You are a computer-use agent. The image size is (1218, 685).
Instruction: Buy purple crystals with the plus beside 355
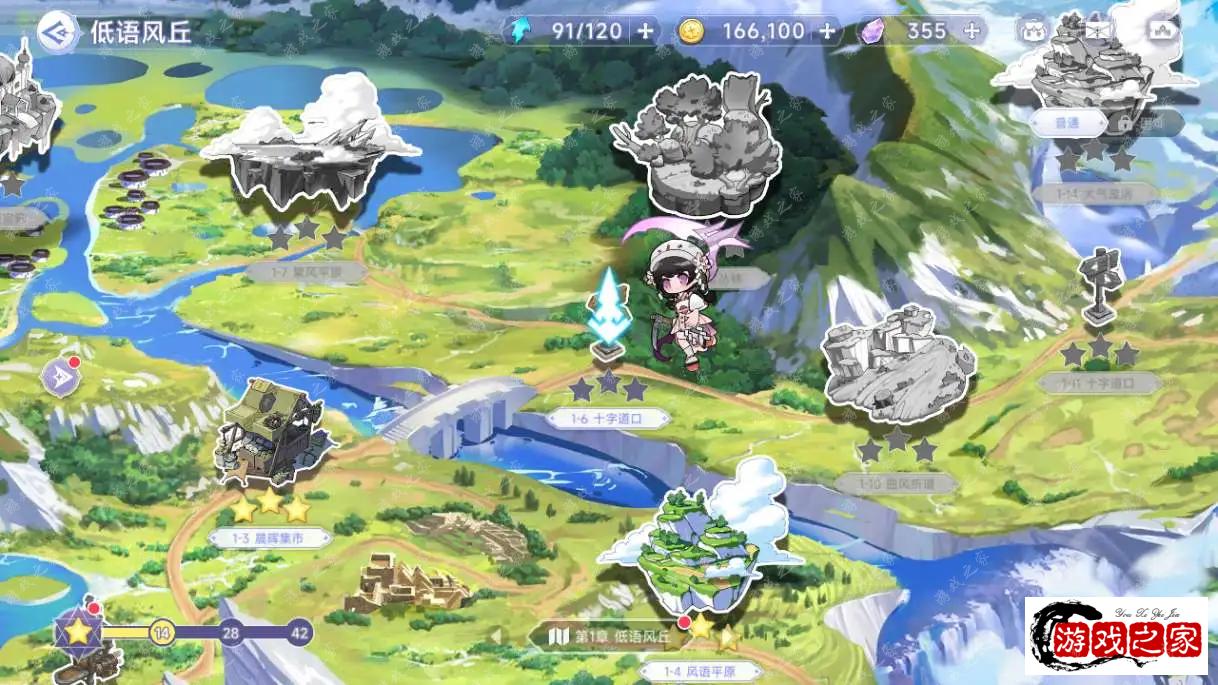coord(971,31)
